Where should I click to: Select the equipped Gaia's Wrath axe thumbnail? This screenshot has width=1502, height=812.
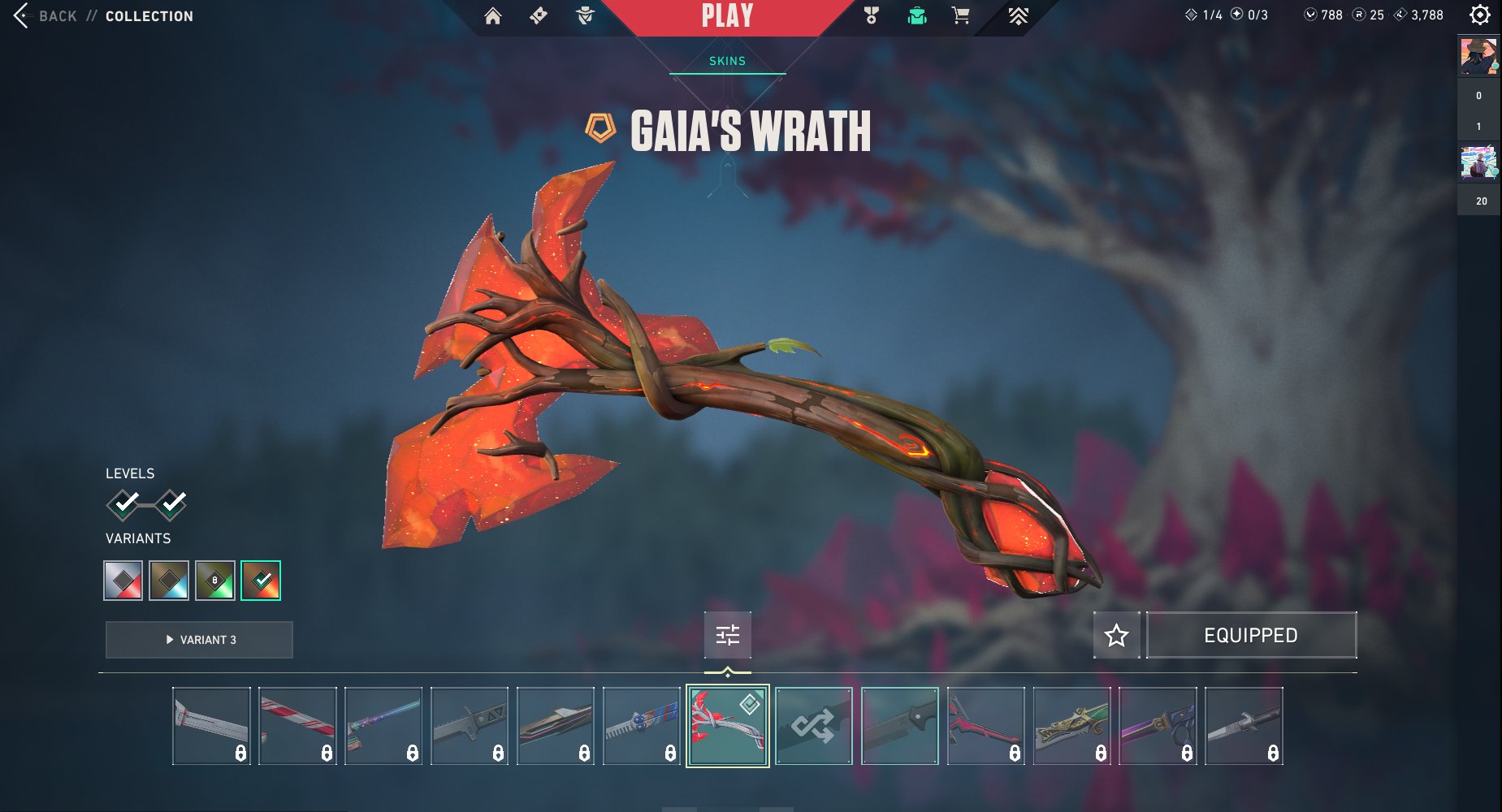[x=728, y=726]
